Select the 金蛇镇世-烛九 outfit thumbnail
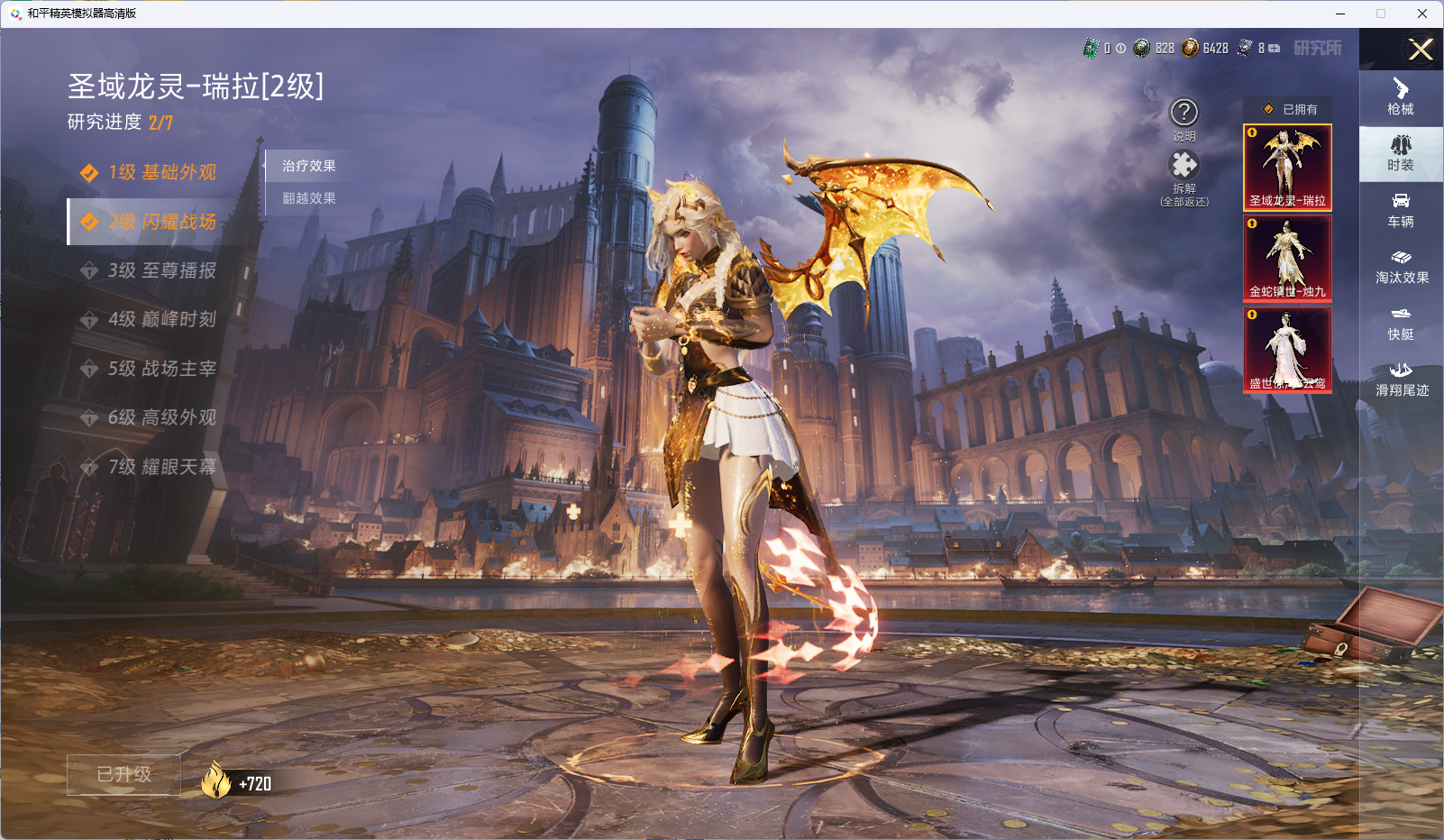The width and height of the screenshot is (1444, 840). click(1287, 259)
